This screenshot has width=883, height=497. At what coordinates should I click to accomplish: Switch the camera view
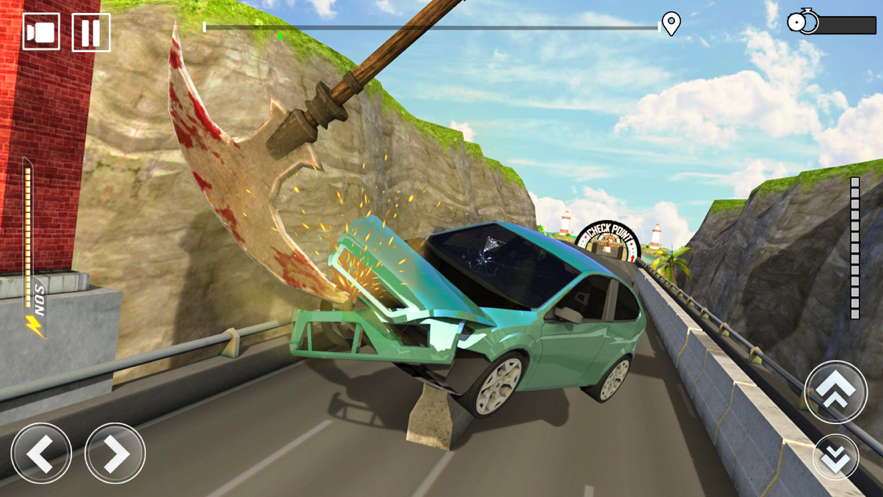pos(41,32)
